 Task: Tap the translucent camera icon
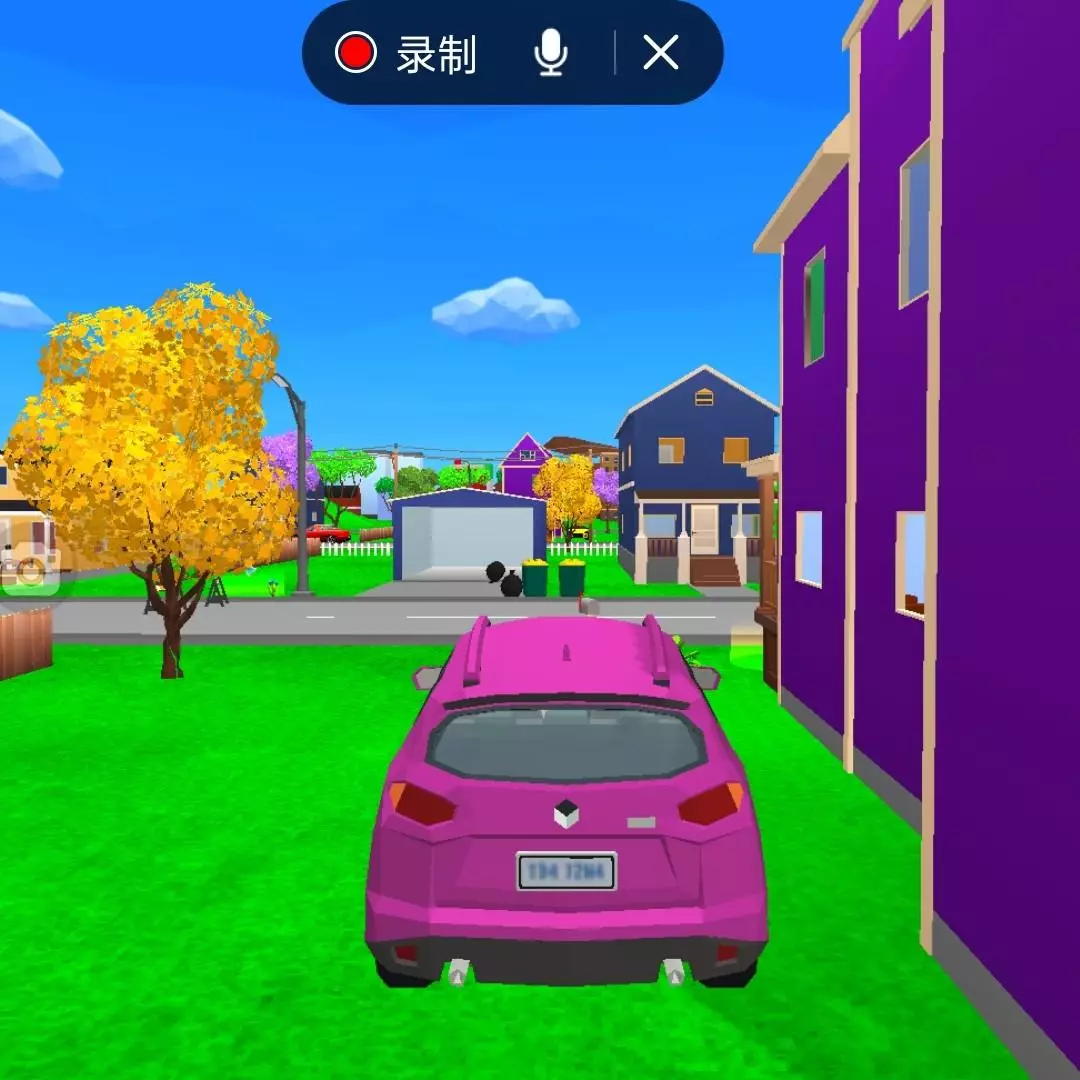pos(29,572)
